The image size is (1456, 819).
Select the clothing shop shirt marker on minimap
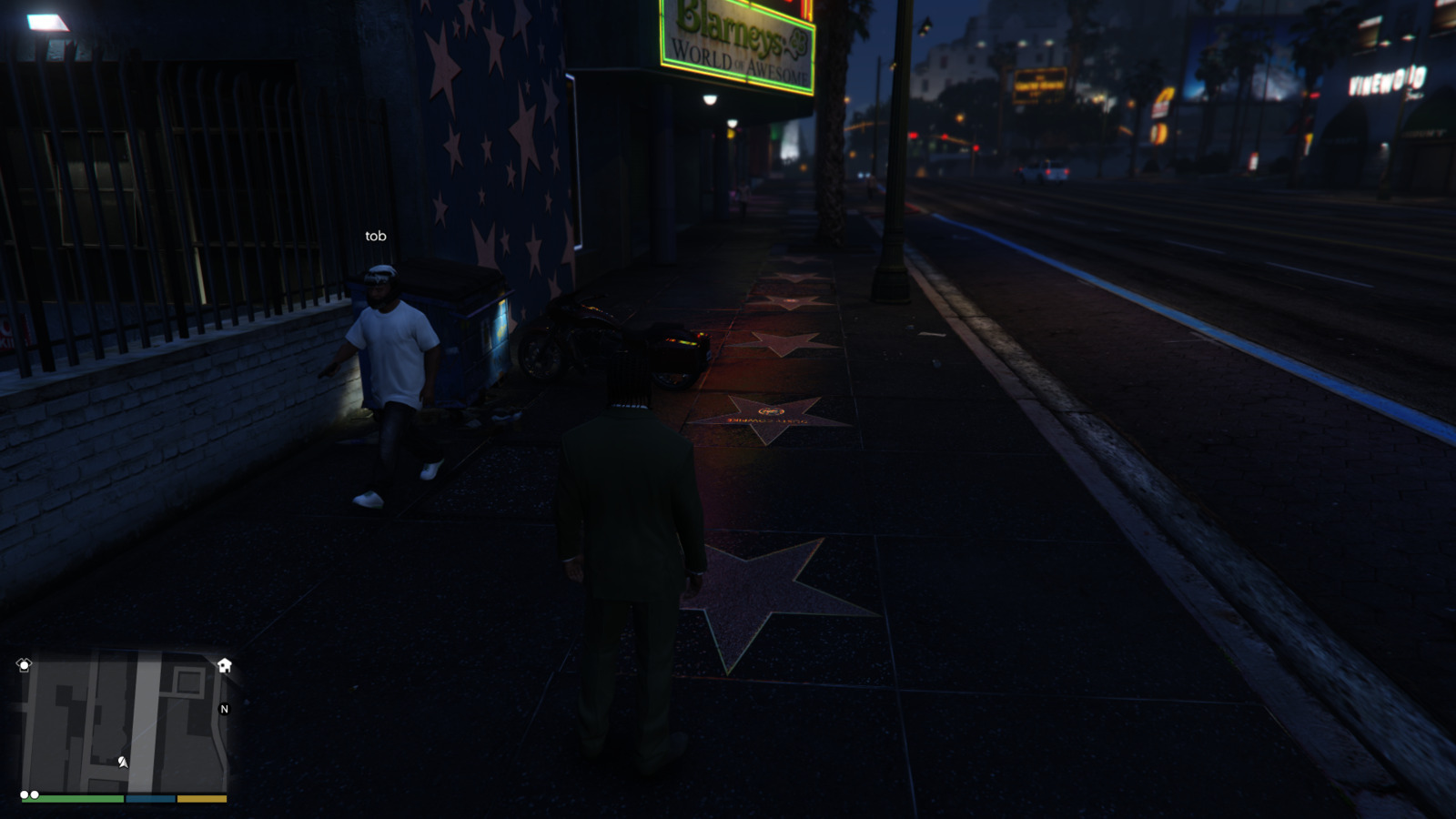click(25, 665)
